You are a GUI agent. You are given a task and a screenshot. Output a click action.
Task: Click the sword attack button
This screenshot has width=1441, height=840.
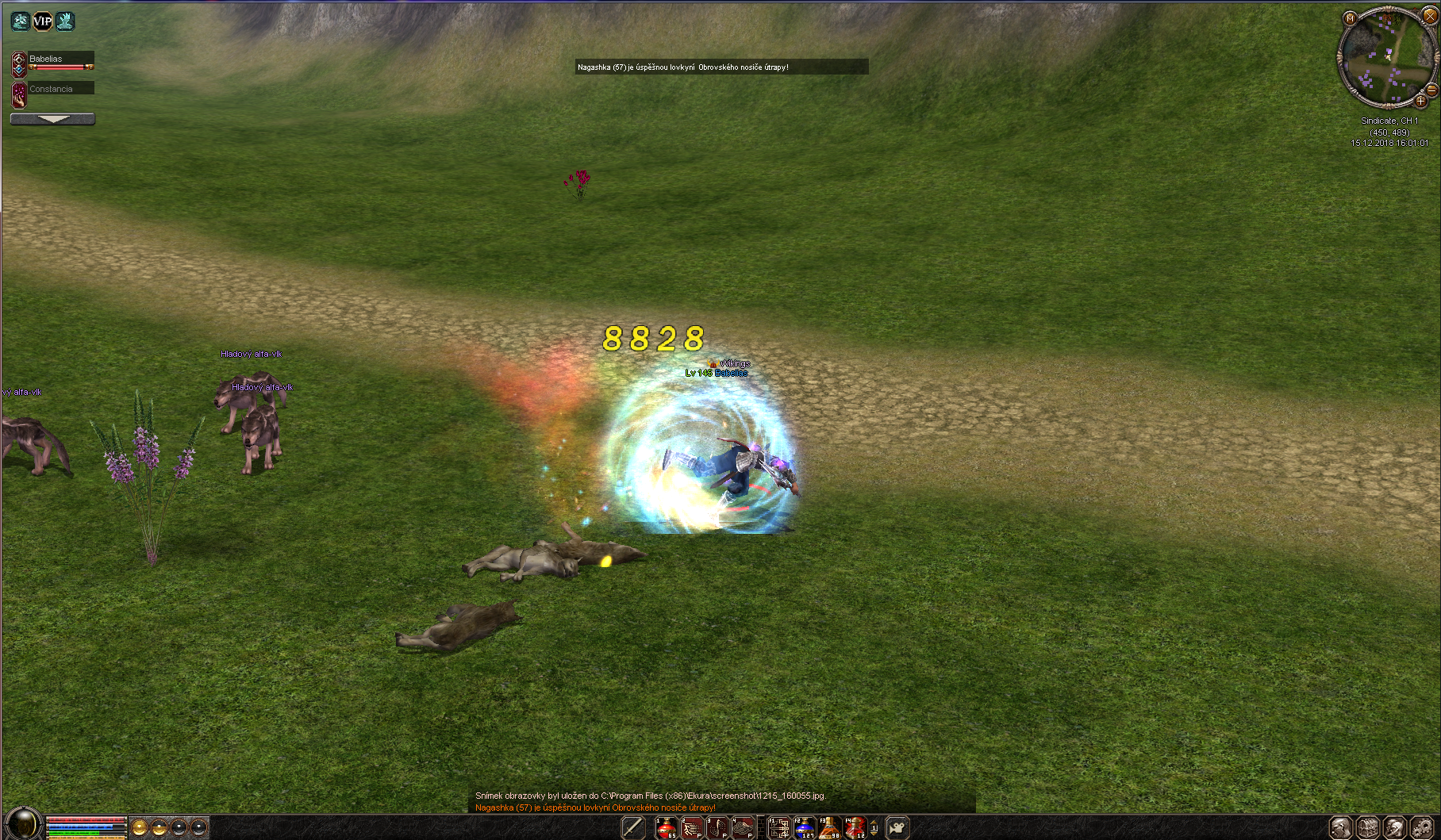632,828
